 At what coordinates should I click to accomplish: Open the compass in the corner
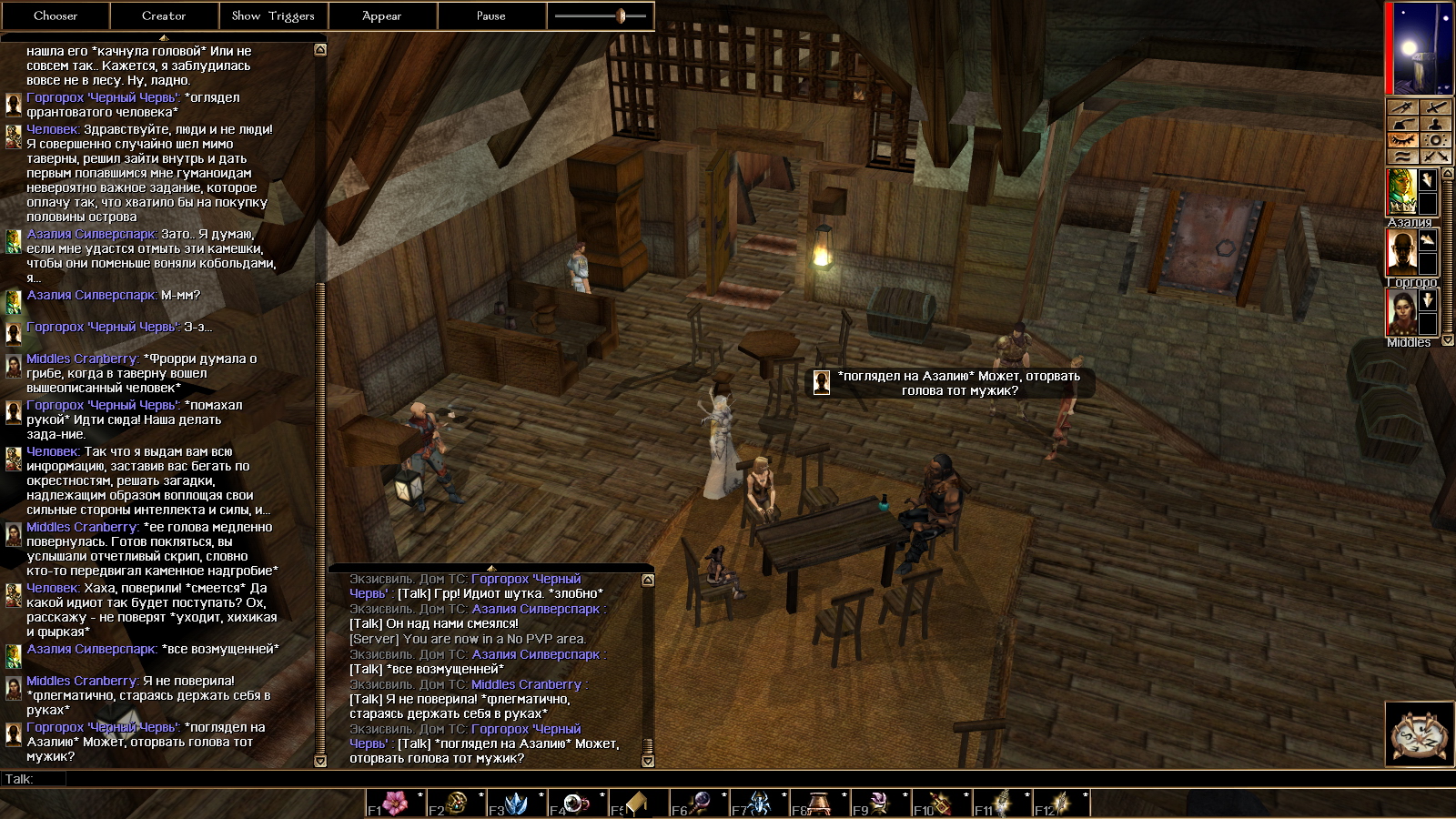coord(1418,733)
